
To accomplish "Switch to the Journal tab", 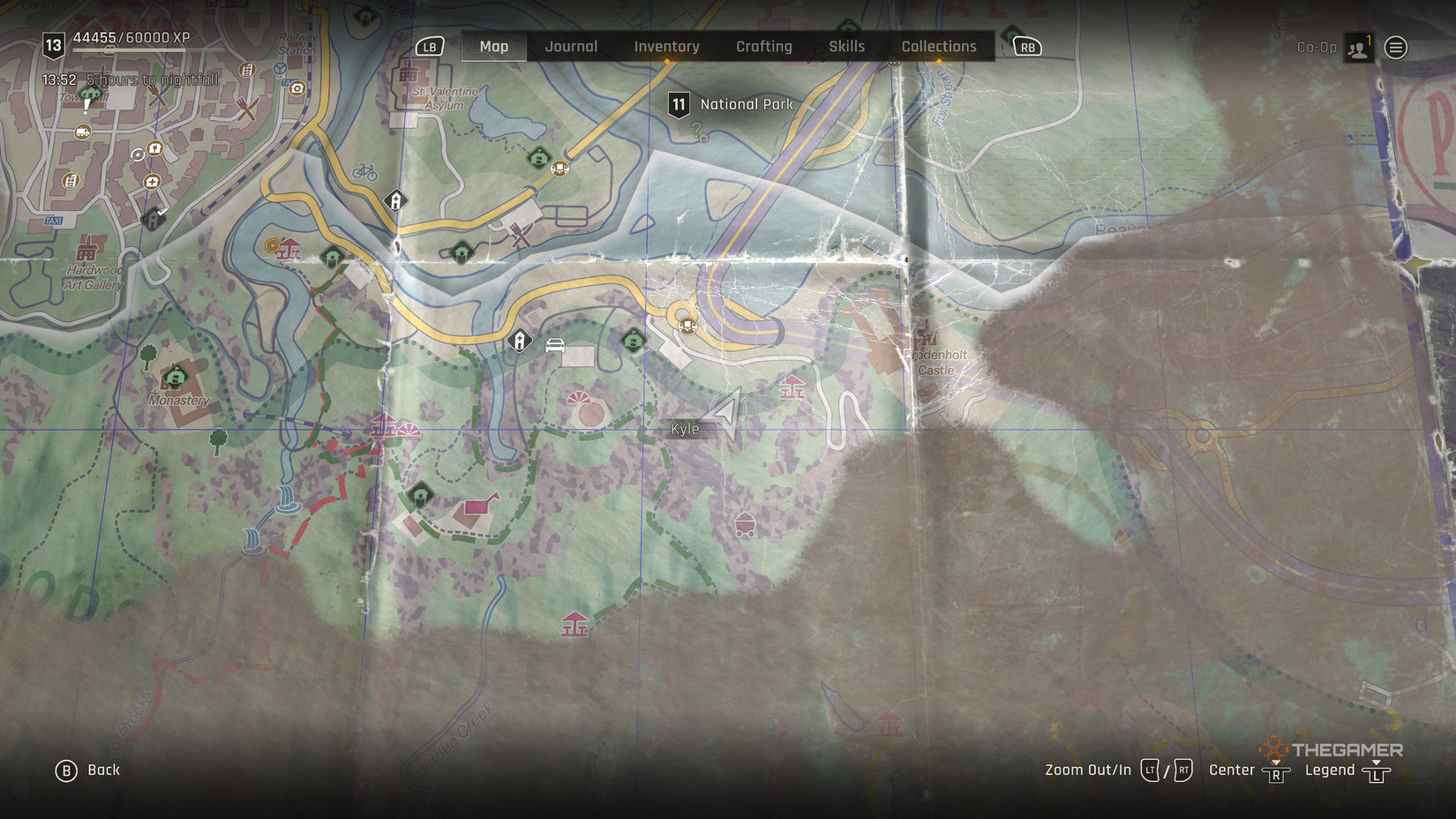I will 570,46.
